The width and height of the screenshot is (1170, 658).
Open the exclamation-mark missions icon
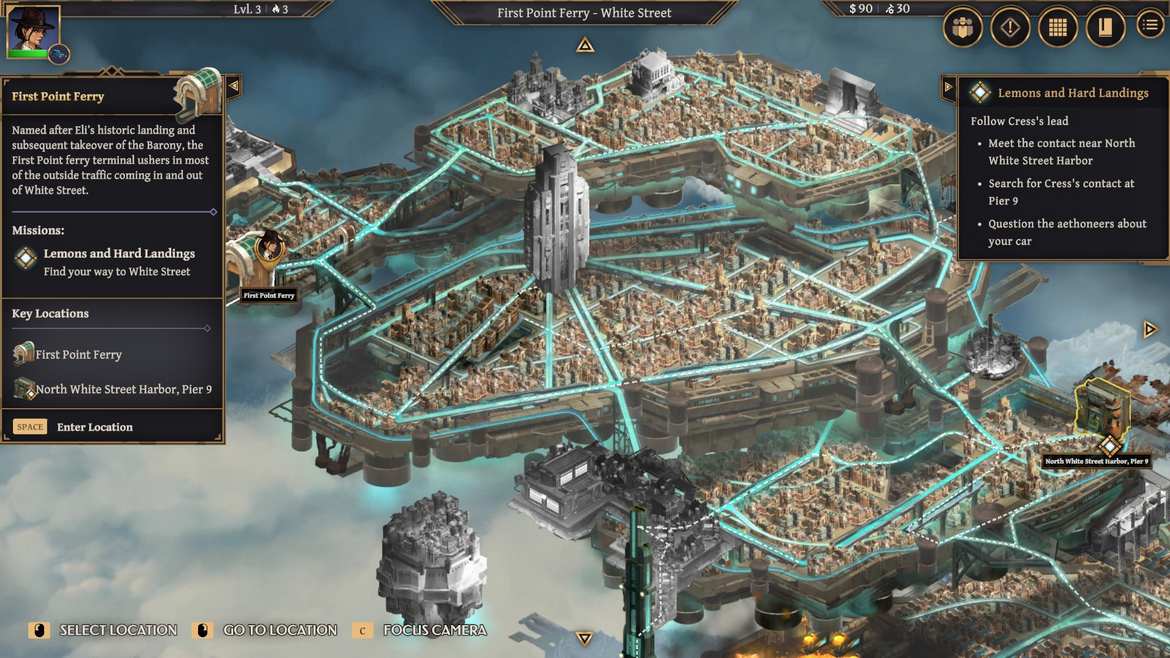(1010, 28)
